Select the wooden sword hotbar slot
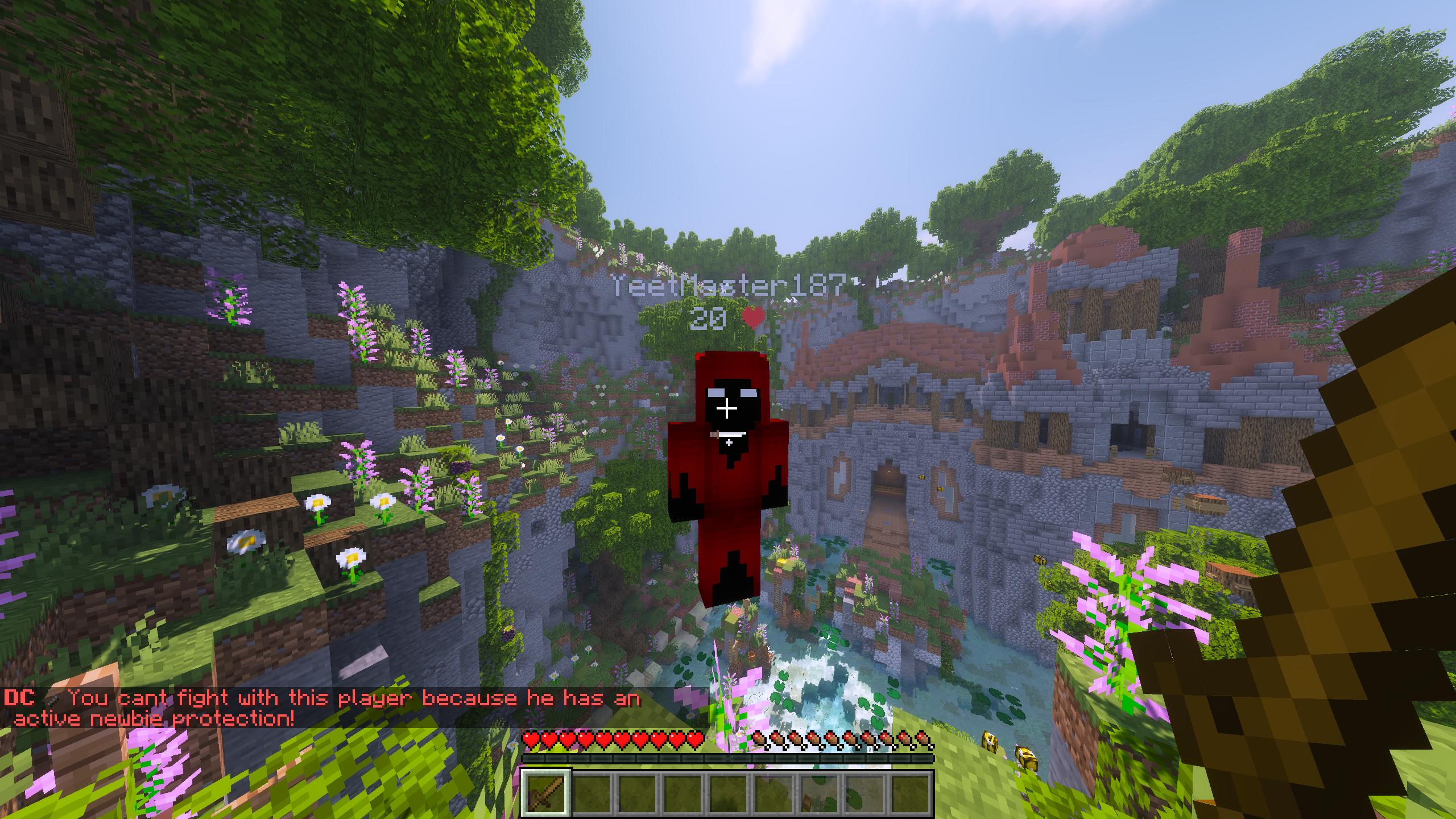Screen dimensions: 1456x819 pos(547,793)
